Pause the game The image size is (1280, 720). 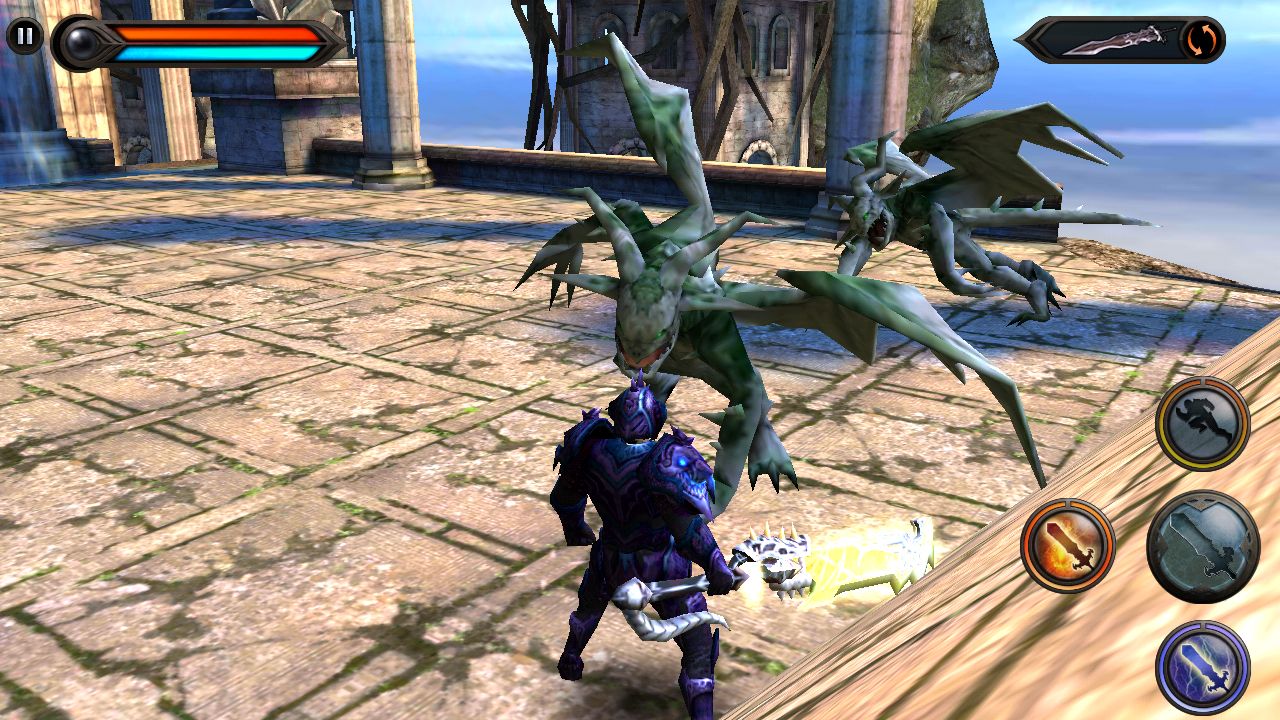tap(25, 37)
